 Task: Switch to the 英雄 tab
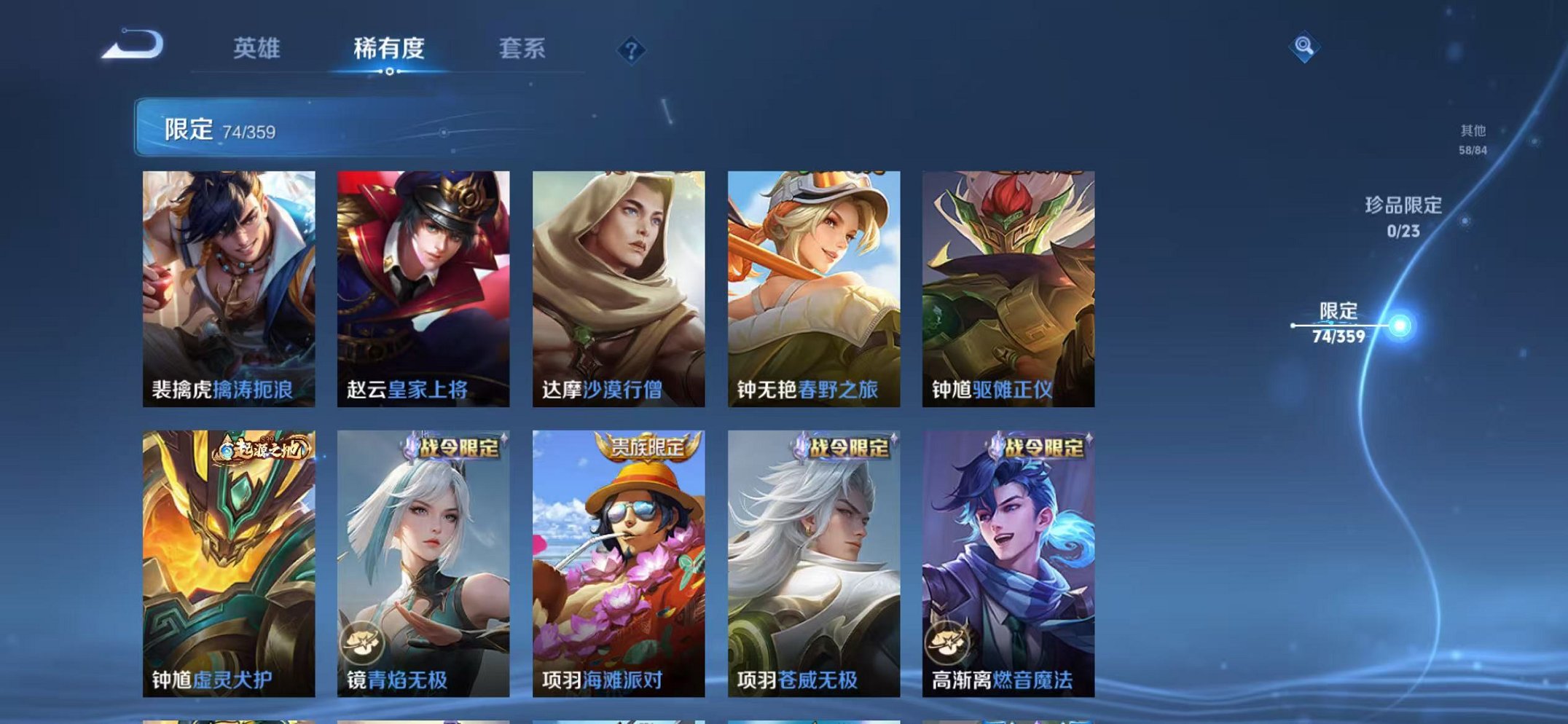257,50
